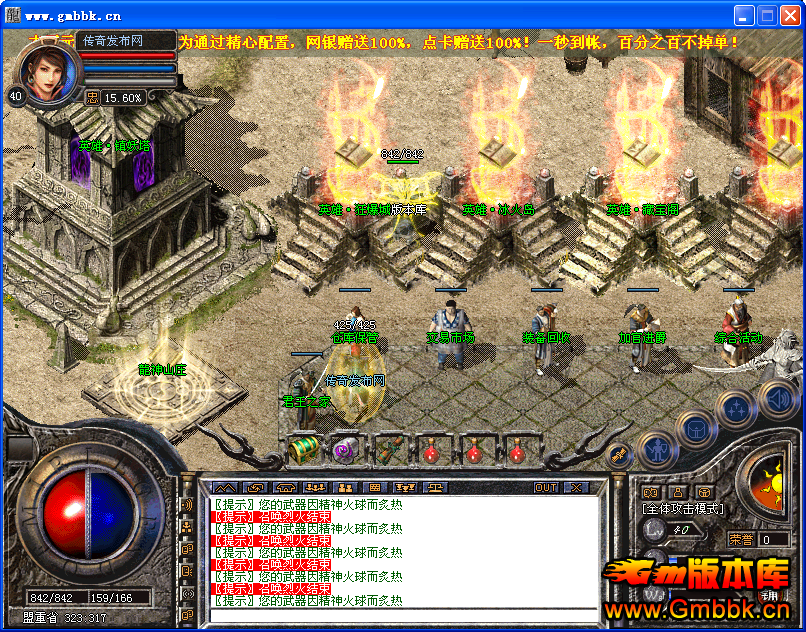
Task: Use the purple swirl scroll in the hotbar
Action: tap(346, 450)
